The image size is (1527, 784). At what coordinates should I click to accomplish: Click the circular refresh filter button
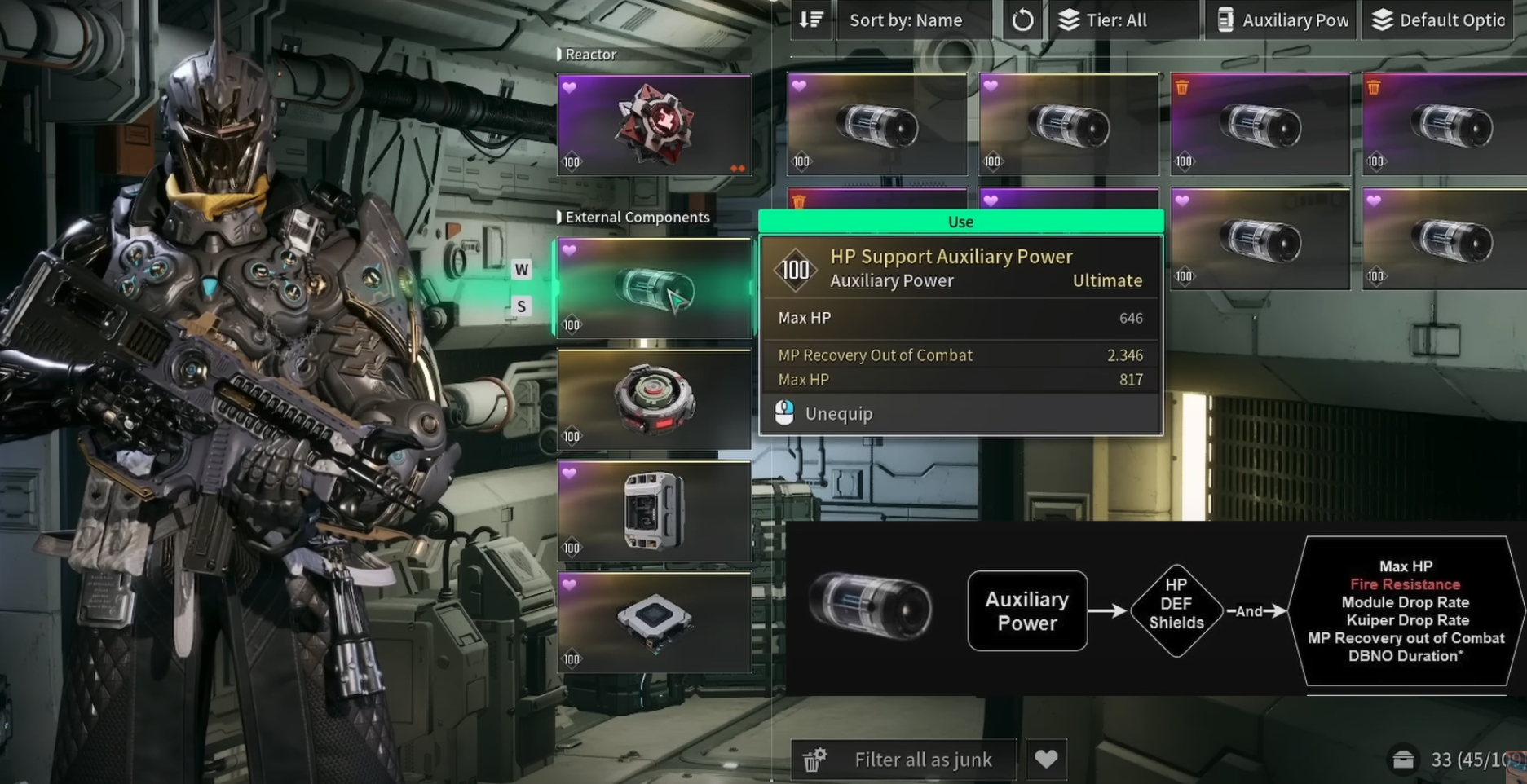tap(1022, 20)
